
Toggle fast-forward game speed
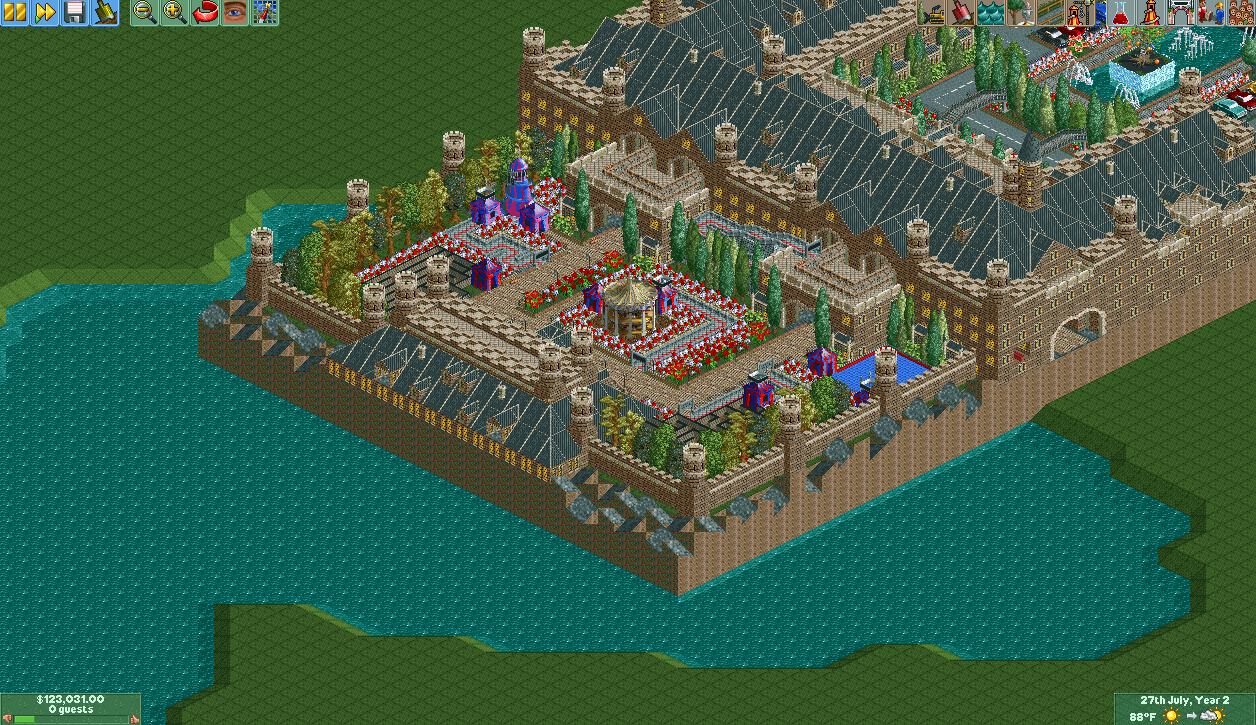pos(45,13)
